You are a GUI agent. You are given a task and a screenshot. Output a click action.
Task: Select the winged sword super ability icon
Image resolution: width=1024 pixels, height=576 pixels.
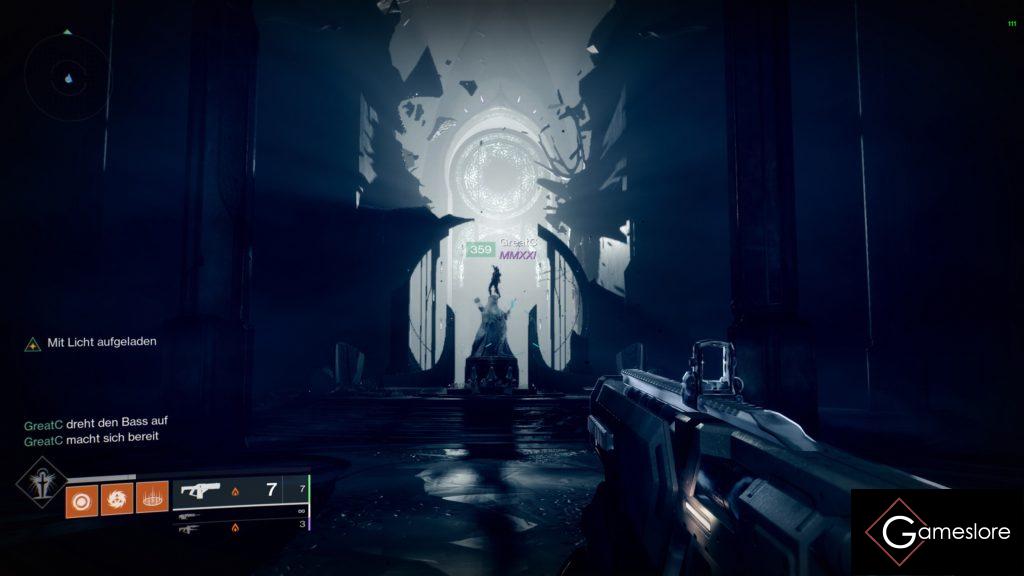pos(40,482)
